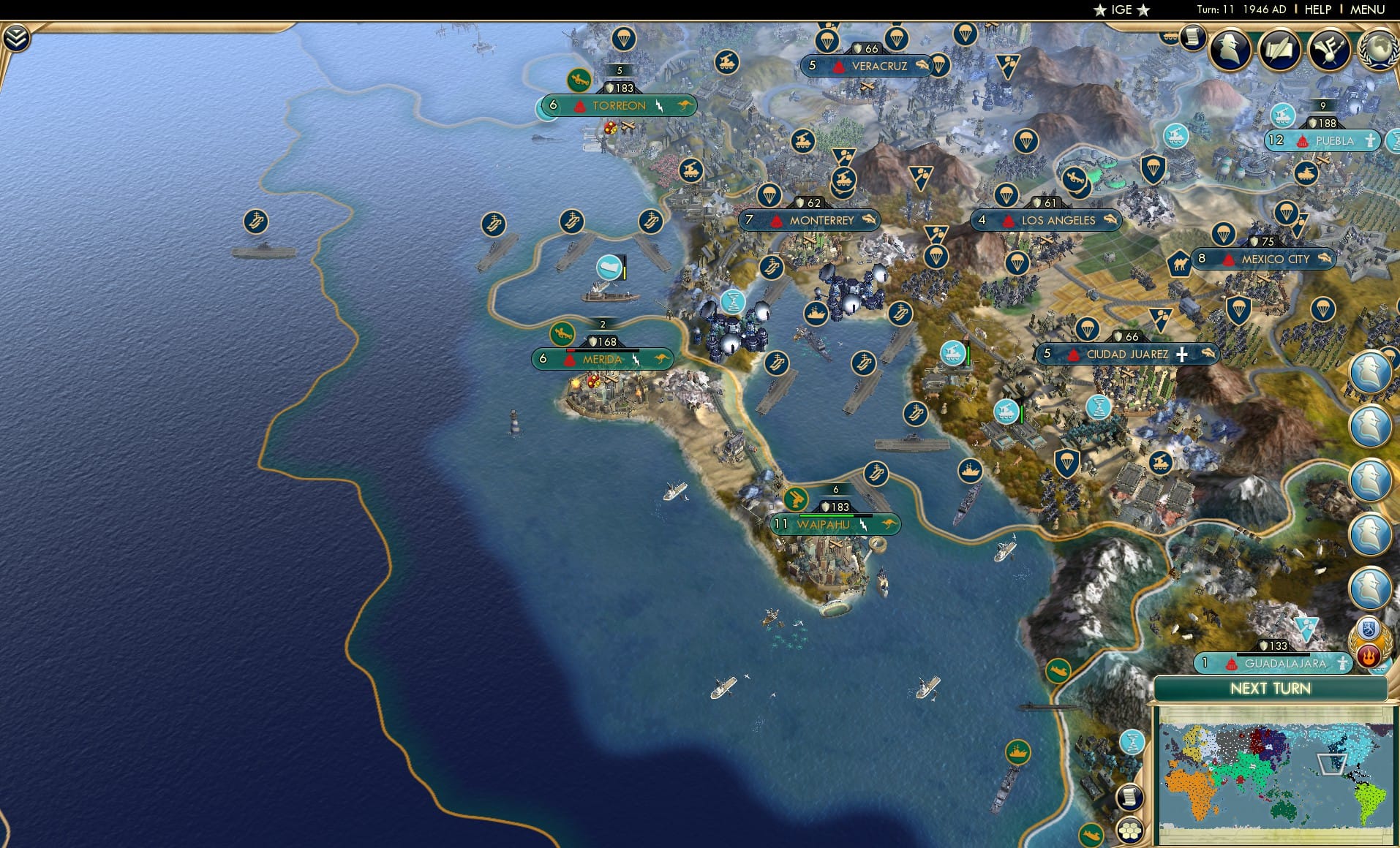Open the Diplomacy overview scroll-and-quill icon
The width and height of the screenshot is (1400, 848).
tap(1280, 50)
